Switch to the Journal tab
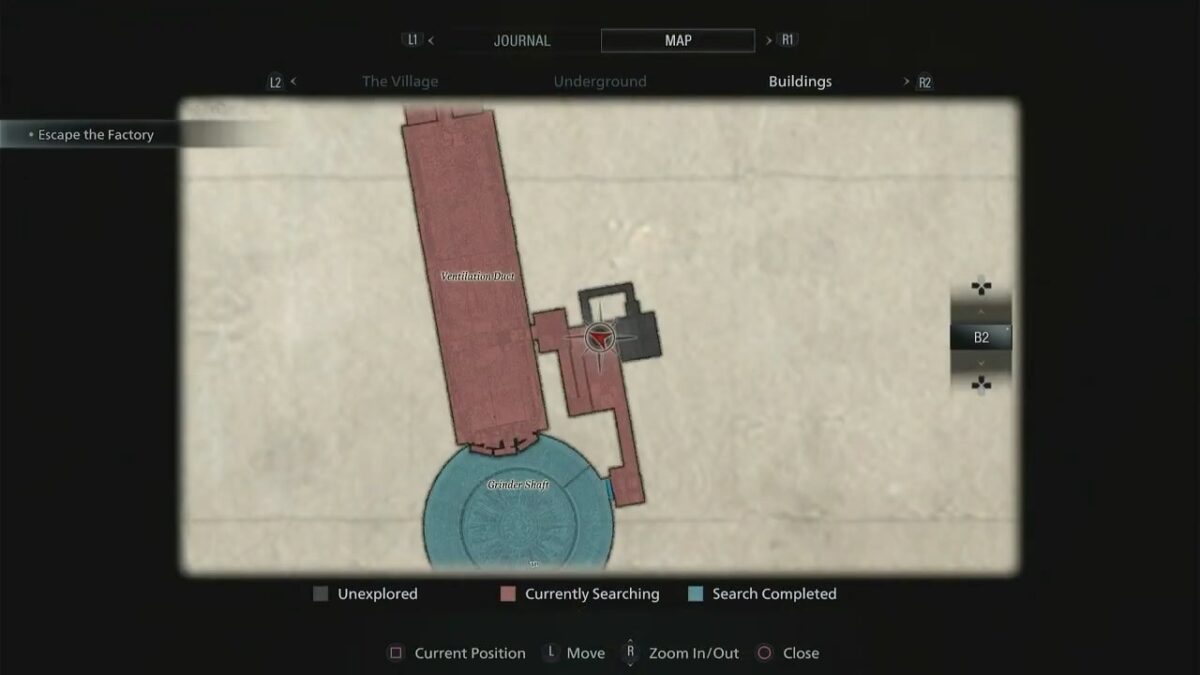 coord(522,41)
